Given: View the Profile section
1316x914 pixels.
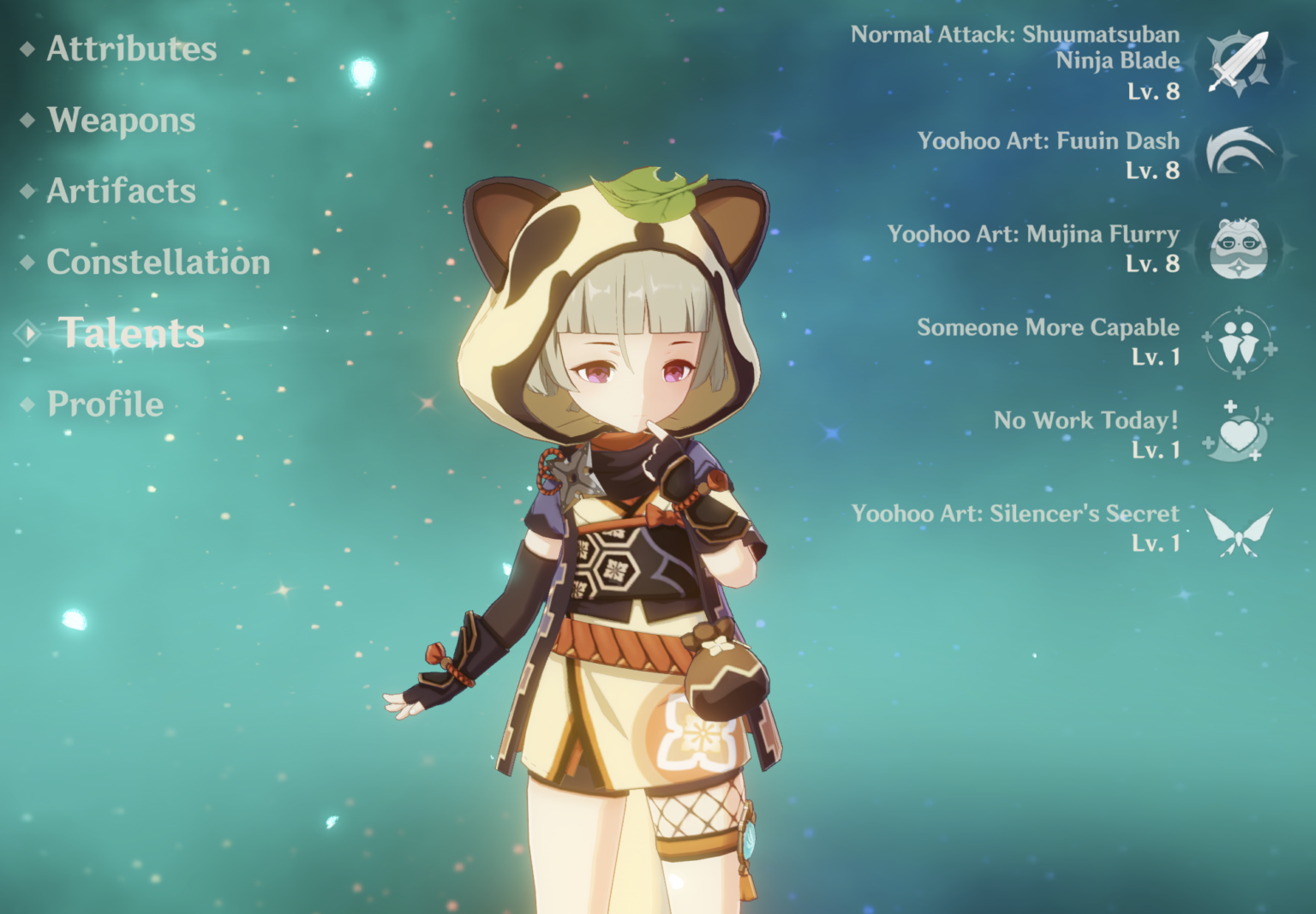Looking at the screenshot, I should [105, 403].
